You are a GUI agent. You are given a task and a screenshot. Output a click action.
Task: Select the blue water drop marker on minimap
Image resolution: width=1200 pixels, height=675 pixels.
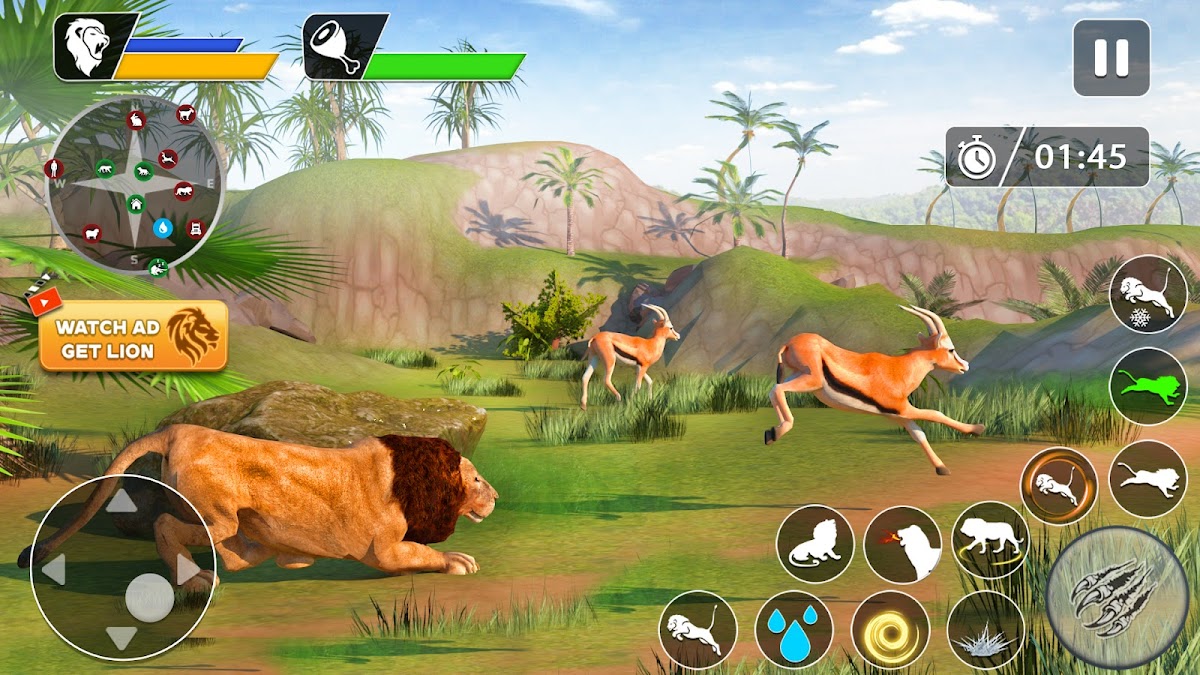[162, 229]
